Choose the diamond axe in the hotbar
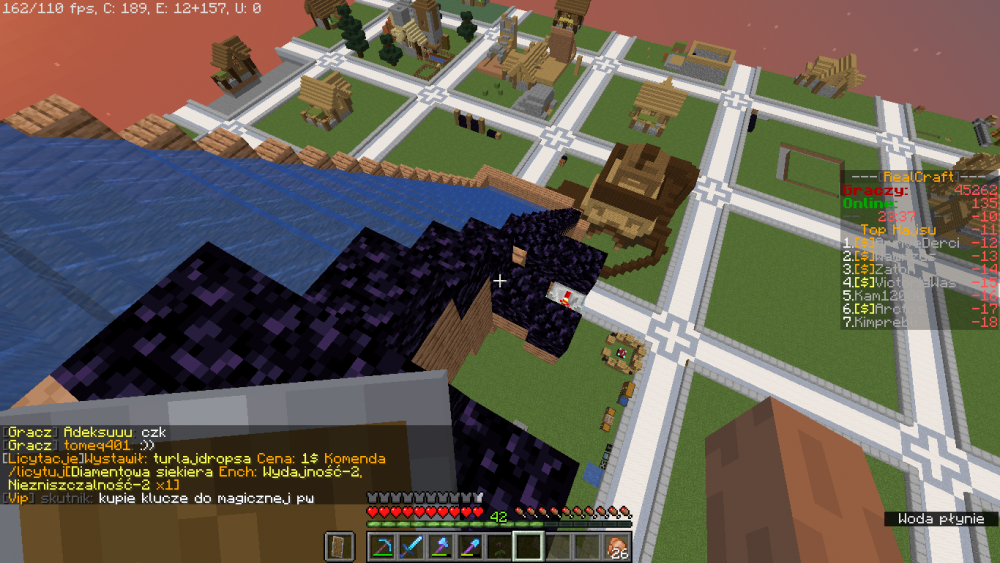1000x563 pixels. pos(440,546)
